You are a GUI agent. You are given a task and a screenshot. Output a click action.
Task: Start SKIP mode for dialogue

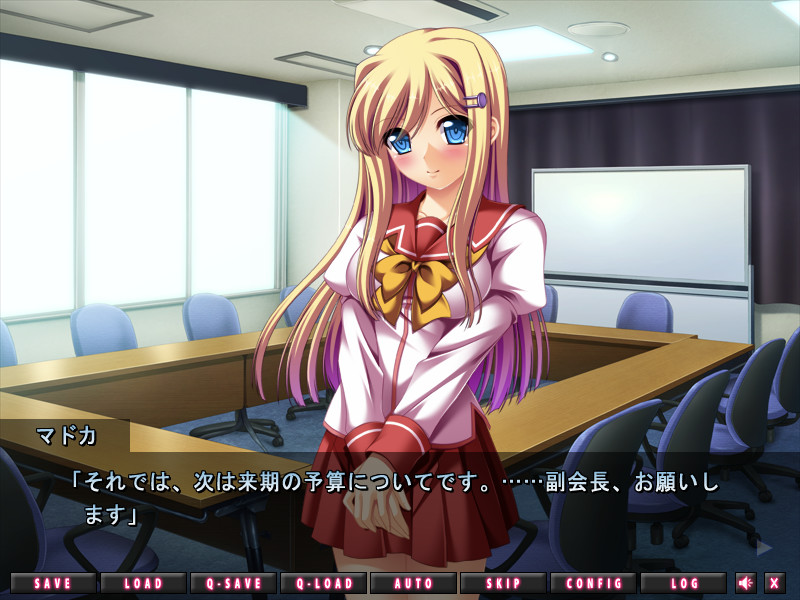coord(503,583)
